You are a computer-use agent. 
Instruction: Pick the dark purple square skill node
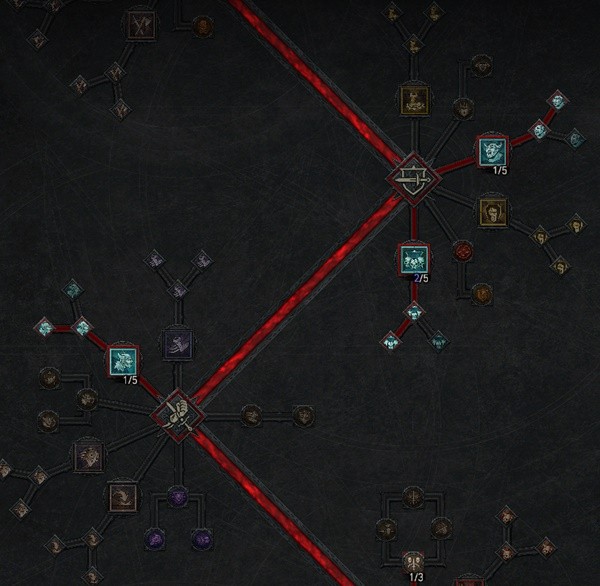[178, 344]
